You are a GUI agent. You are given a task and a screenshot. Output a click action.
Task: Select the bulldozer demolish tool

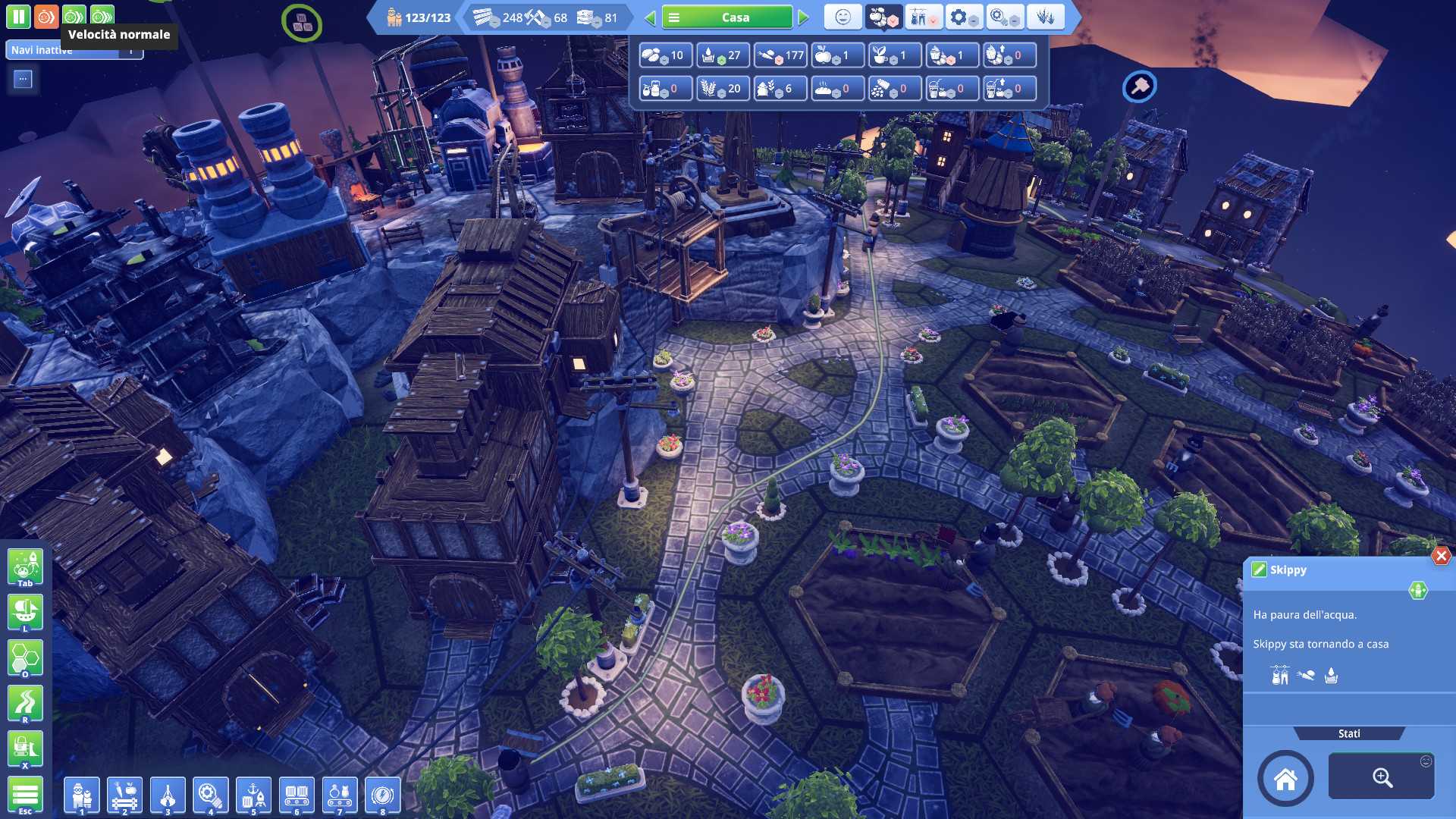pos(25,748)
